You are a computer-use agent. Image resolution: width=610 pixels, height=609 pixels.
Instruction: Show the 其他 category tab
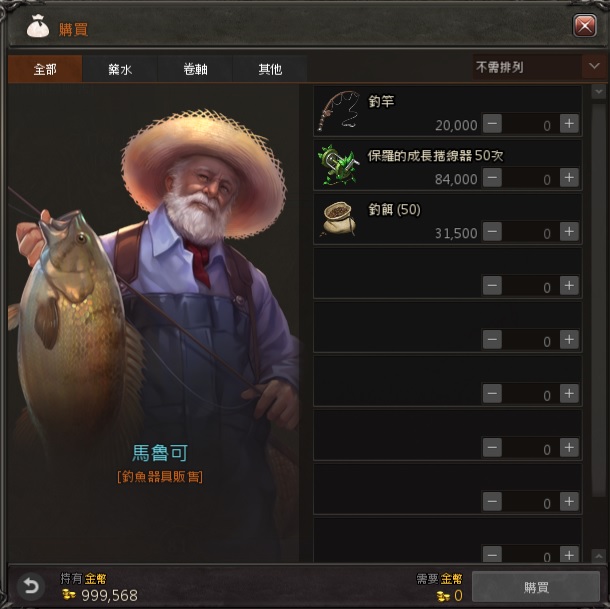(x=270, y=70)
